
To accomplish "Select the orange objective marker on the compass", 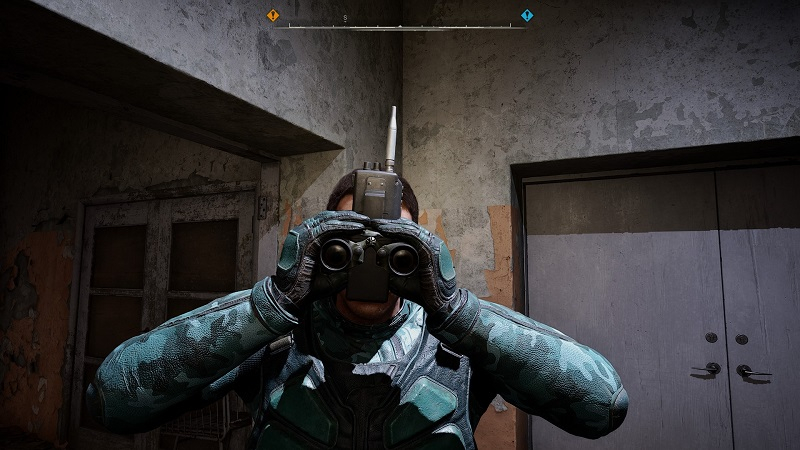I will click(273, 15).
